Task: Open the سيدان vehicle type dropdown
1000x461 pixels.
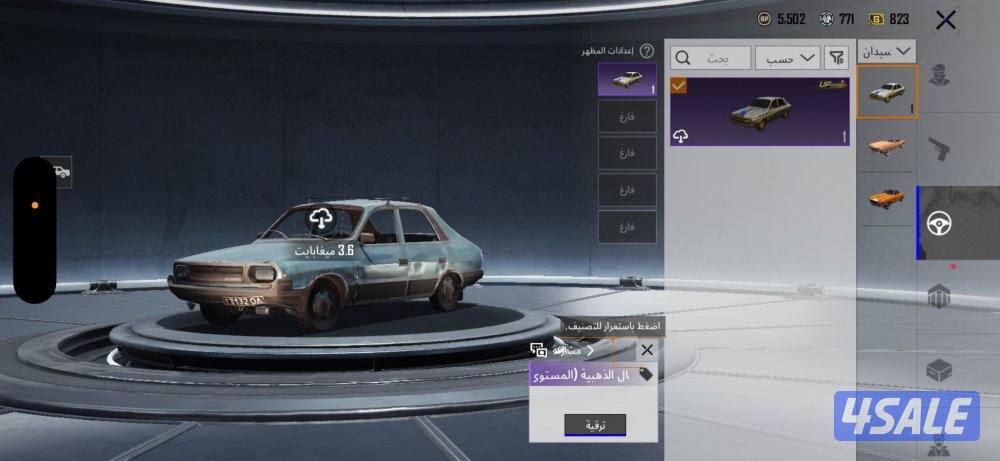Action: point(887,50)
